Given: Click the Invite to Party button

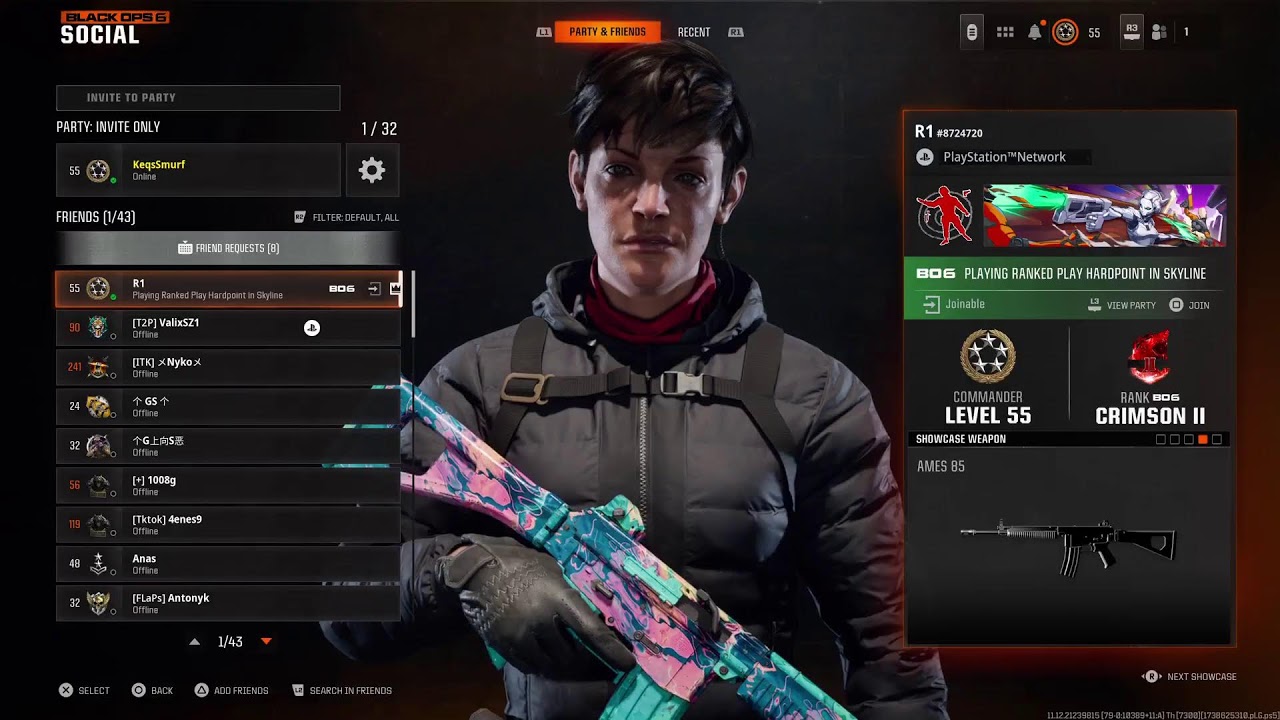Looking at the screenshot, I should coord(198,98).
